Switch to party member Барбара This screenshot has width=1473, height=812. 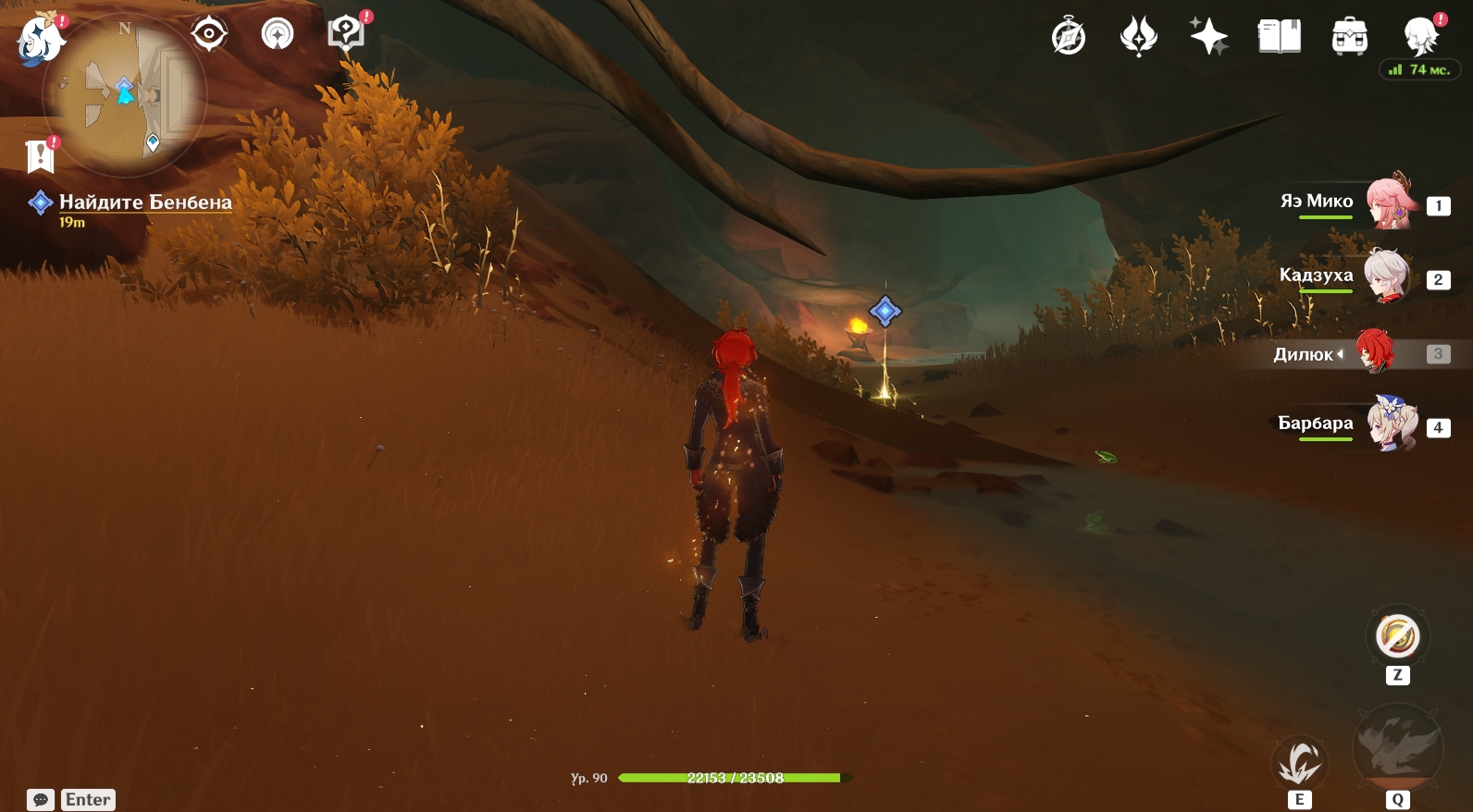pyautogui.click(x=1391, y=425)
